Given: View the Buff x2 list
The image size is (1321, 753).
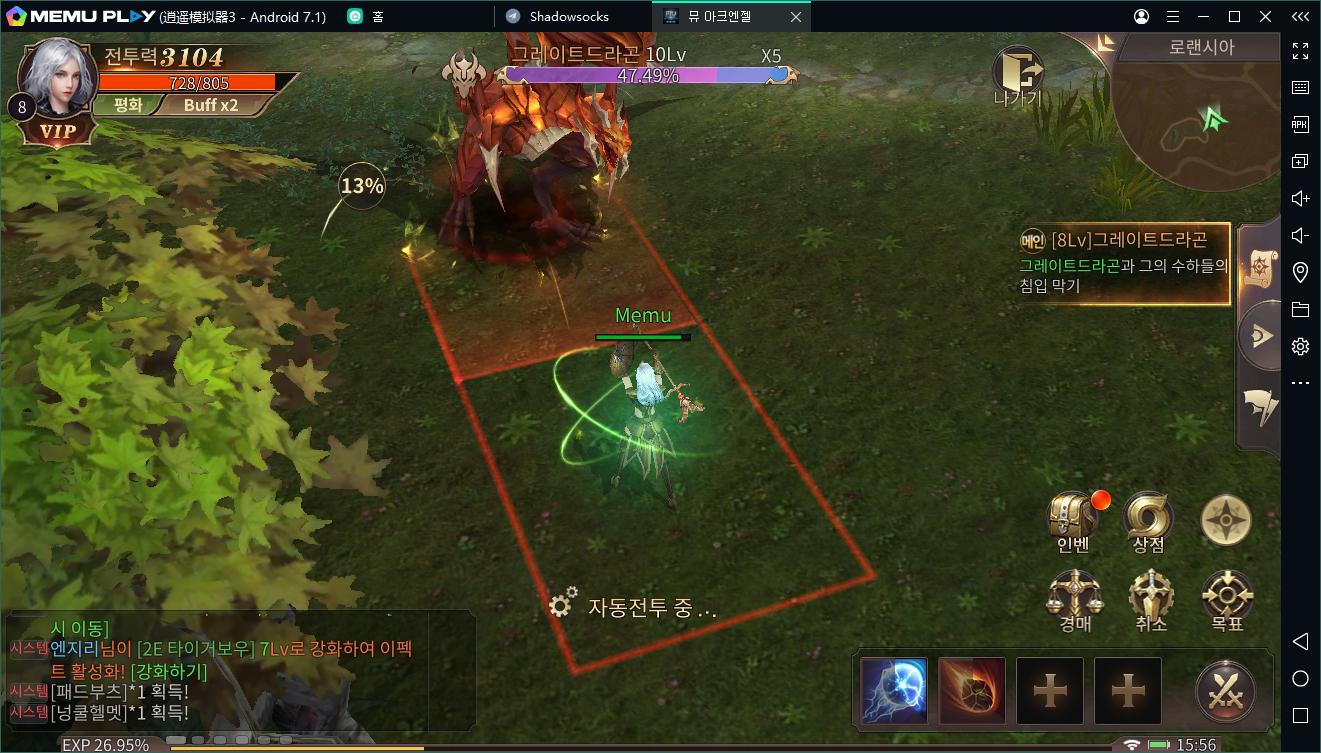Looking at the screenshot, I should [211, 105].
